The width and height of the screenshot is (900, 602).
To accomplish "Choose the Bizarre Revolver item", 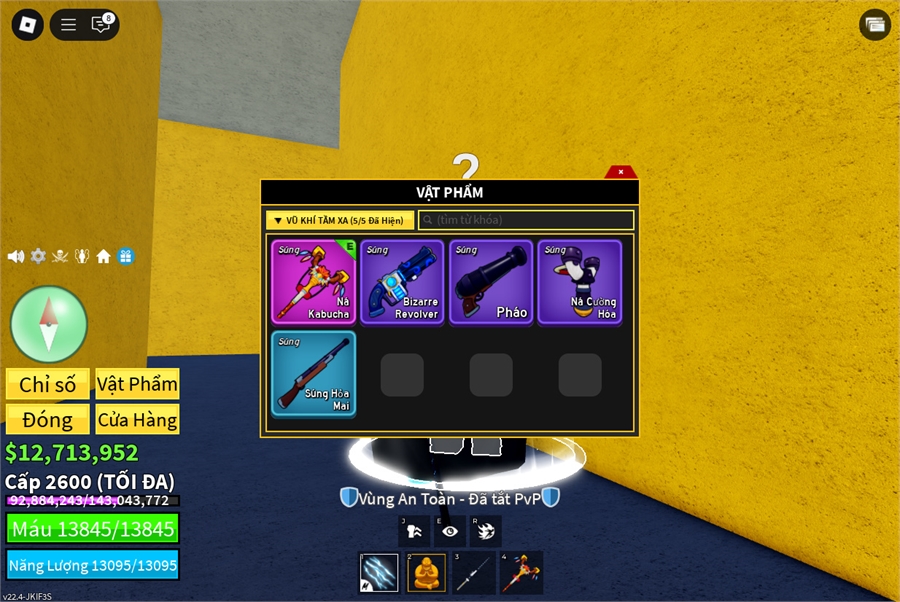I will (402, 282).
